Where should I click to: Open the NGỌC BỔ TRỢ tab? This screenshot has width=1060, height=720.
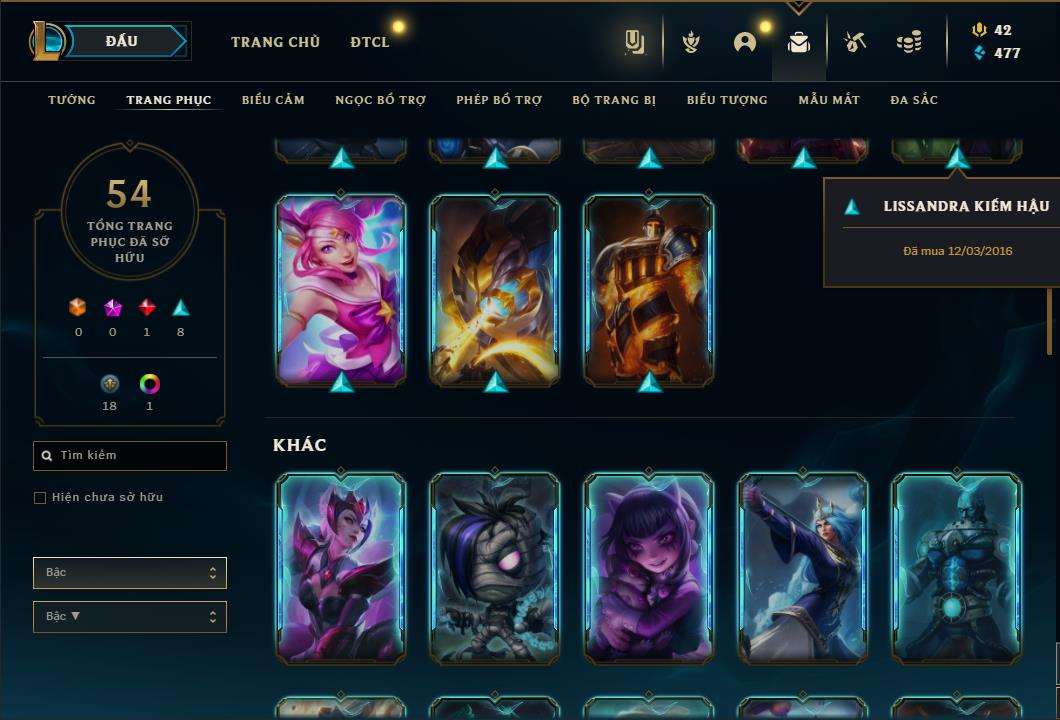(380, 100)
